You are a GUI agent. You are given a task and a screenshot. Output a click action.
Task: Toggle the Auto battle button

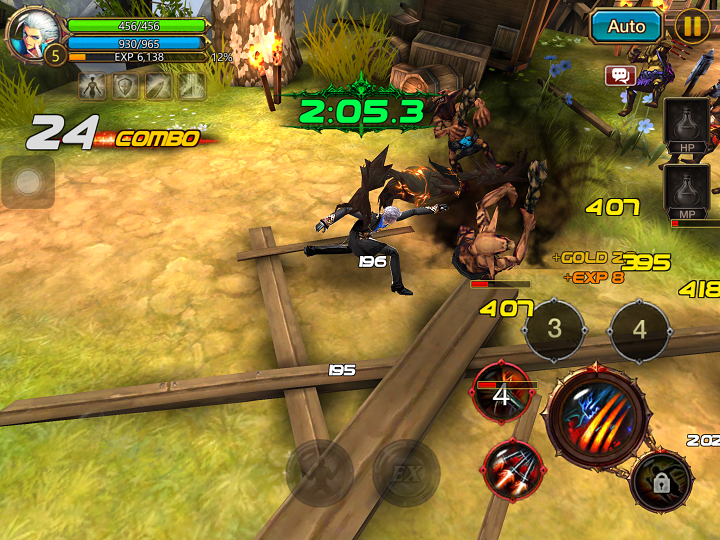coord(626,26)
